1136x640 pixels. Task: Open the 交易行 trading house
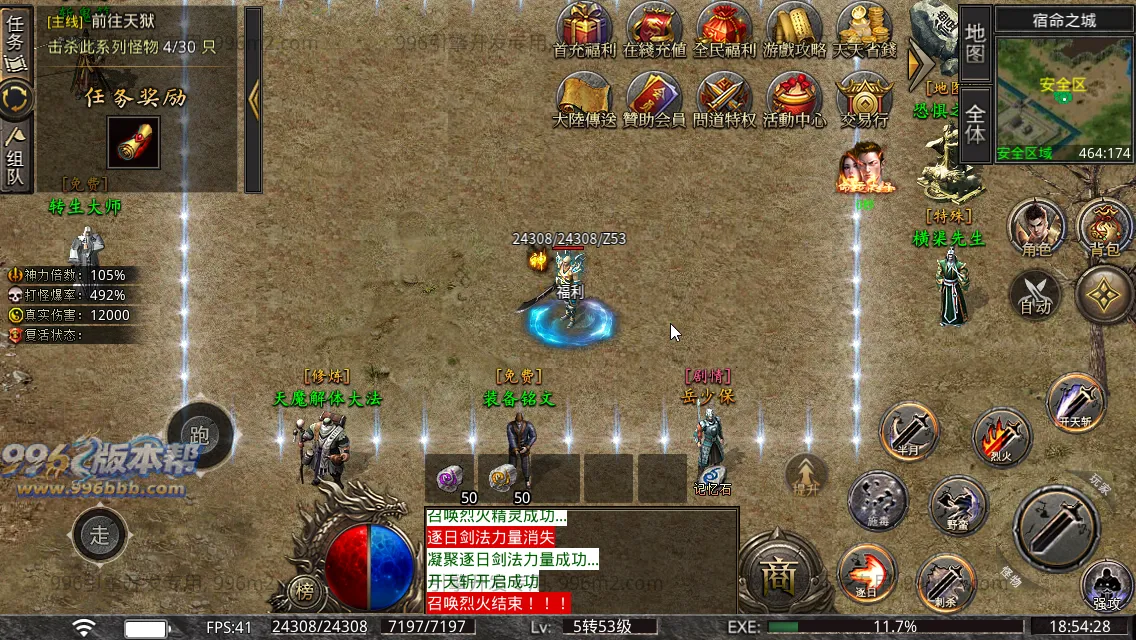click(865, 98)
